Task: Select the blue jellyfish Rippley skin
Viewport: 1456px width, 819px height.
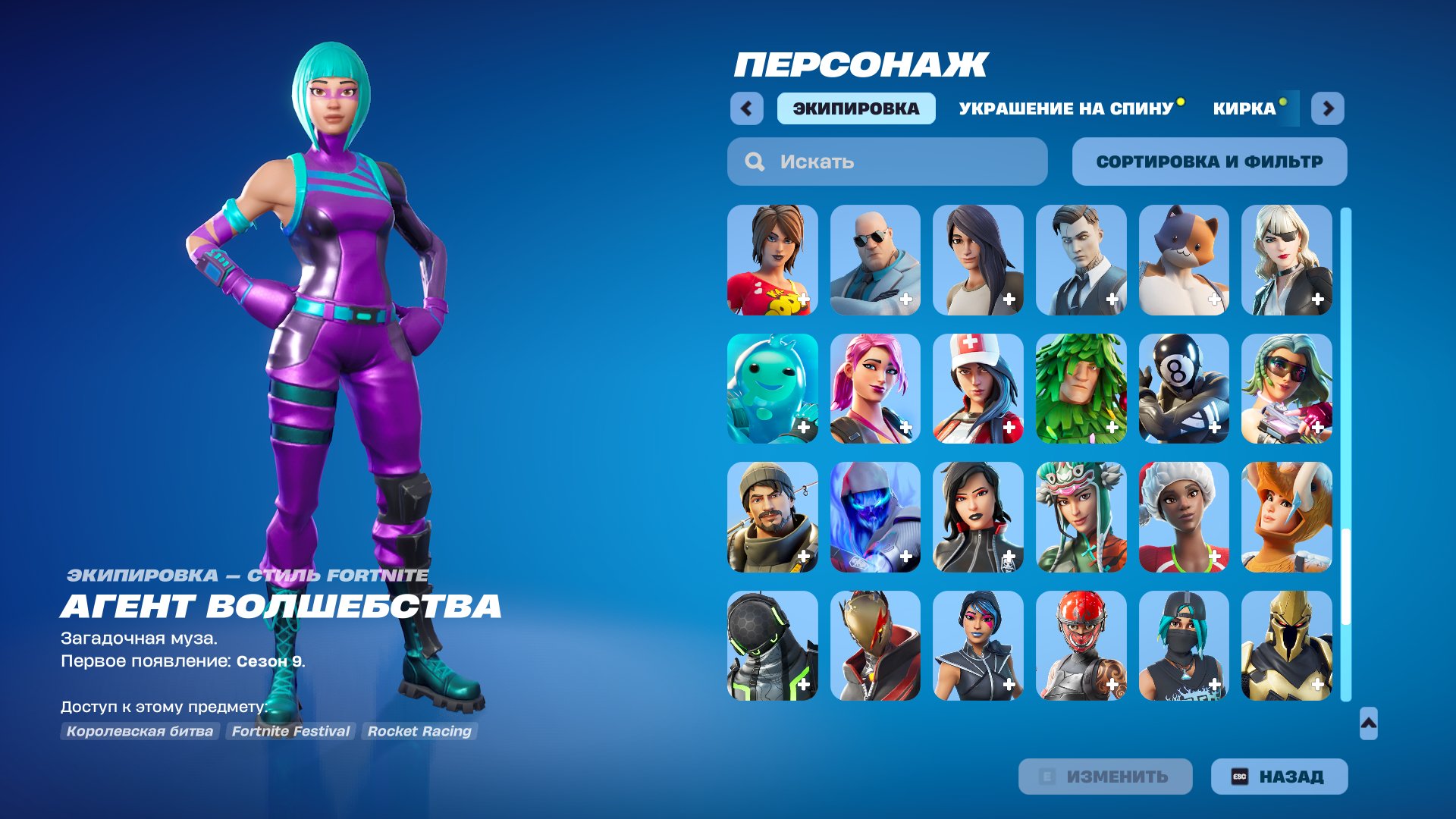Action: point(770,389)
